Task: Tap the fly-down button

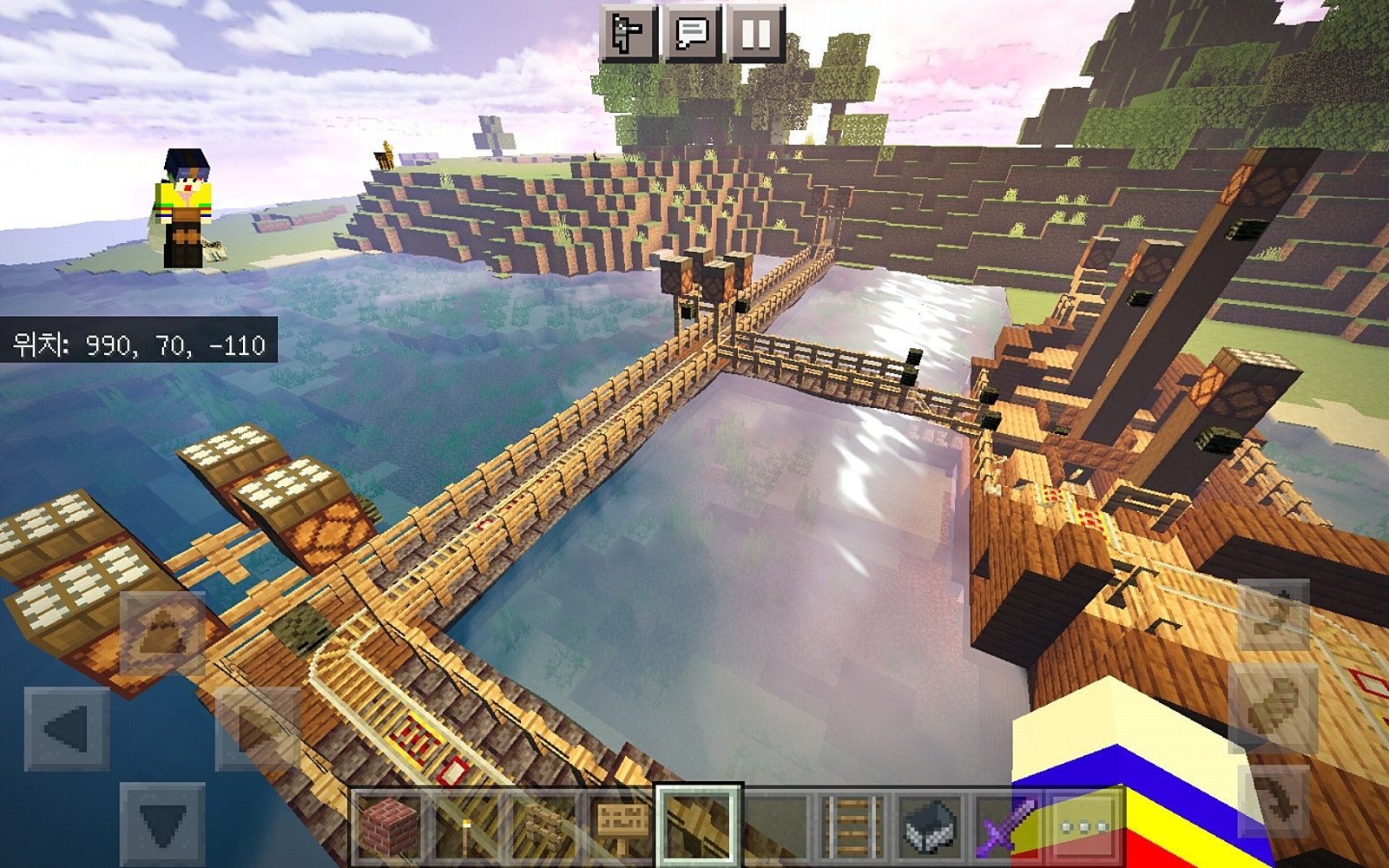Action: click(1274, 800)
